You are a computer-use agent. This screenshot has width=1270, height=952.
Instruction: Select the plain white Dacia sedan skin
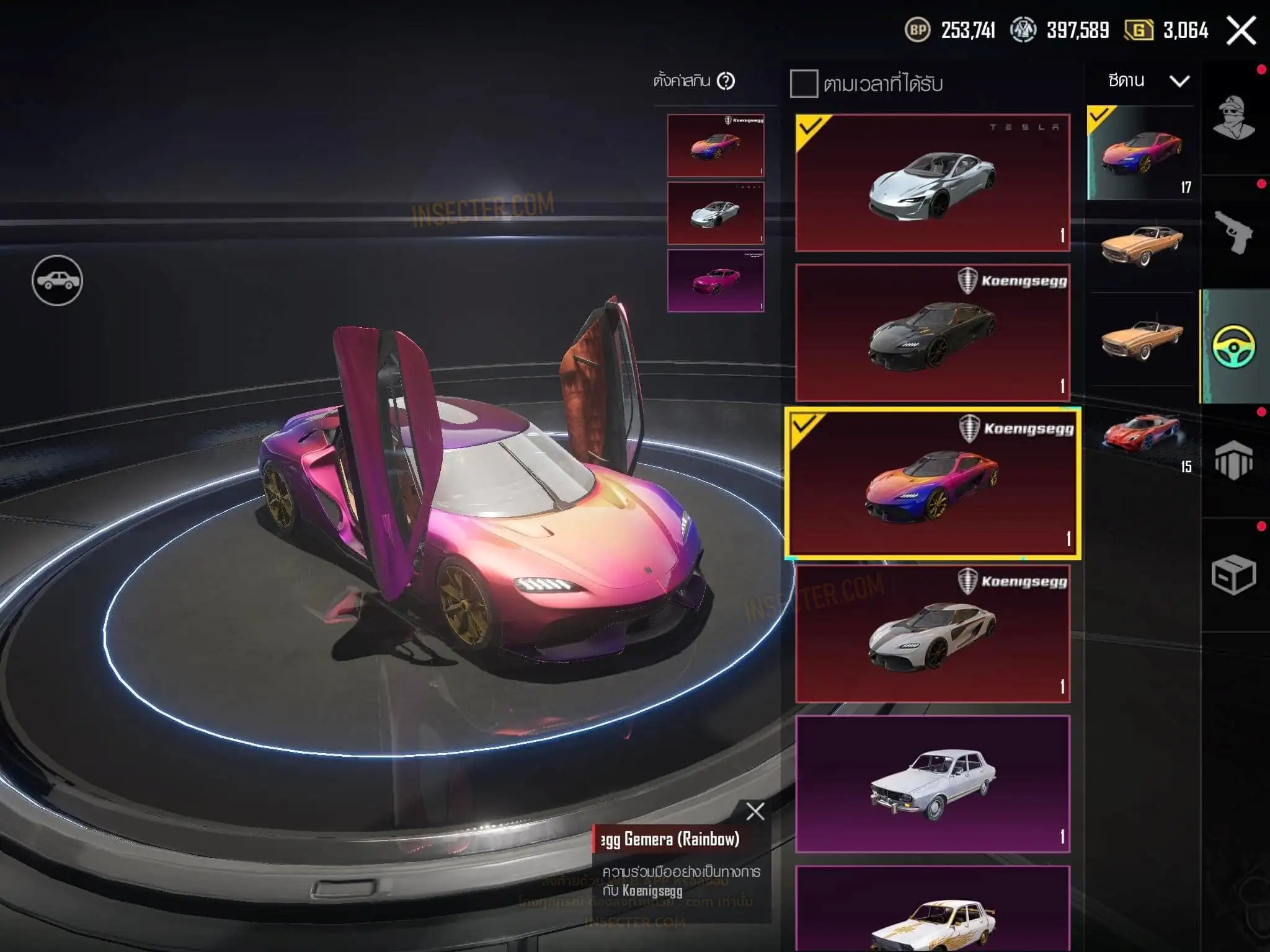click(933, 784)
